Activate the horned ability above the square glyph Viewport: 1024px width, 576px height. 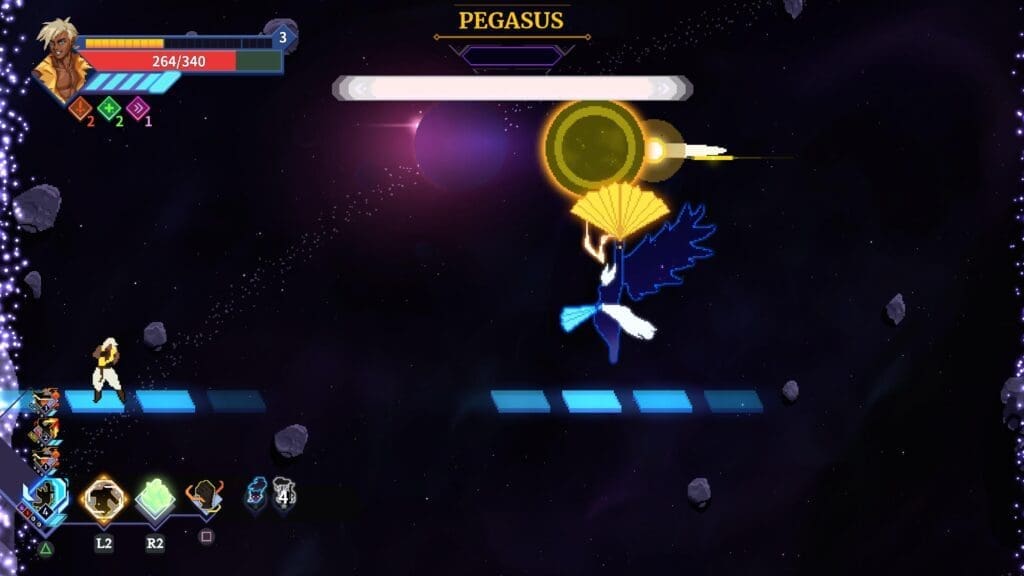(206, 496)
